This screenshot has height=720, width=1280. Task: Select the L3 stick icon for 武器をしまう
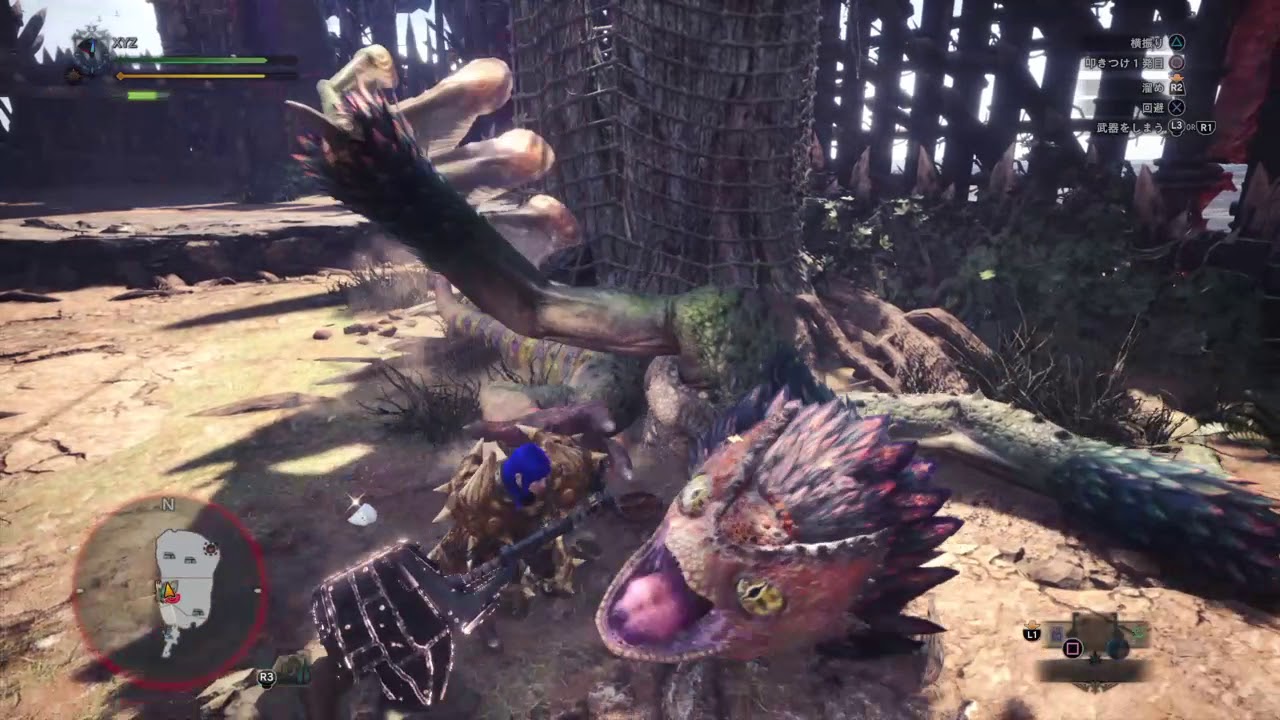pos(1176,128)
